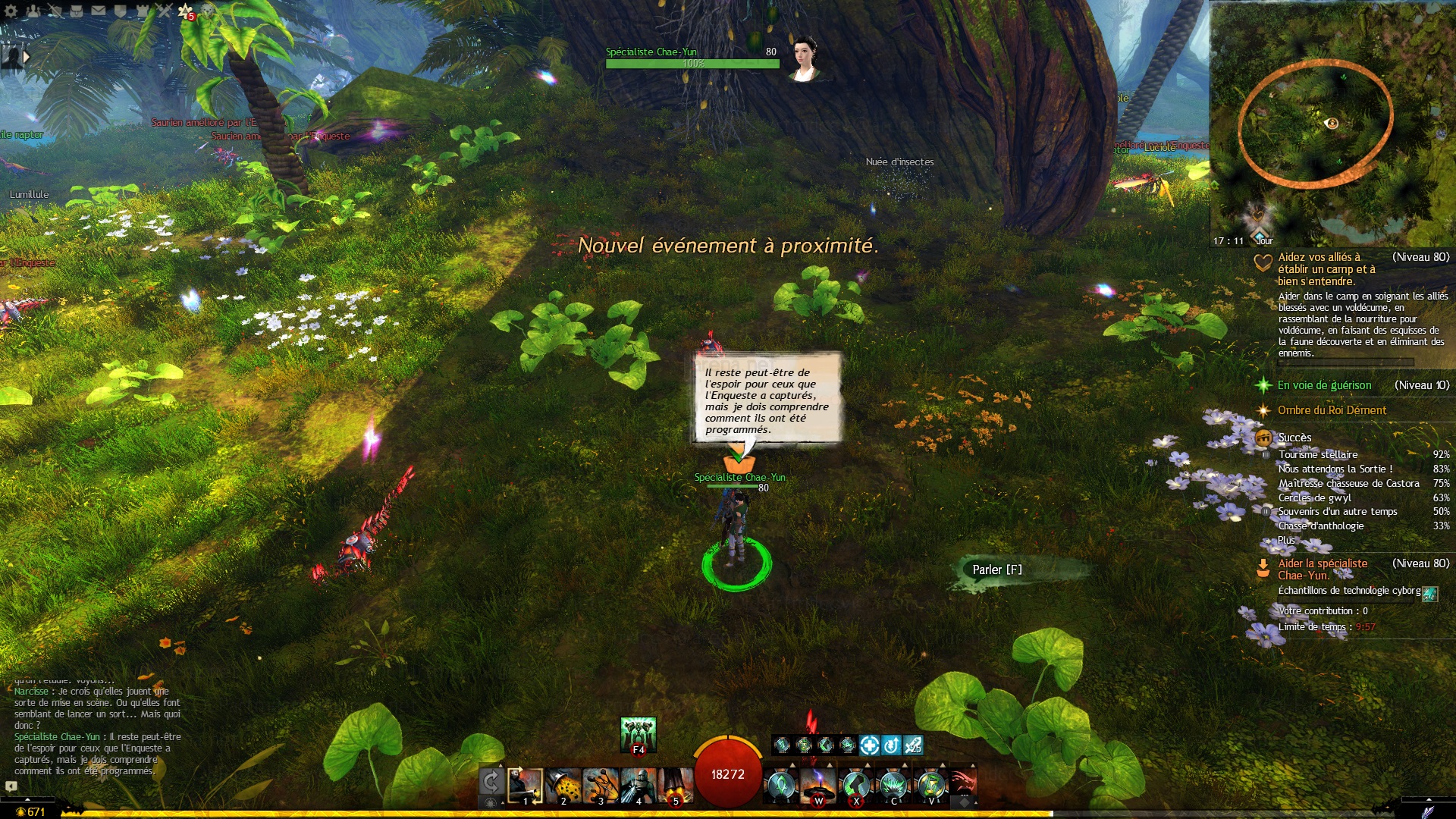This screenshot has height=819, width=1456.
Task: Open the inventory bag icon
Action: point(77,11)
